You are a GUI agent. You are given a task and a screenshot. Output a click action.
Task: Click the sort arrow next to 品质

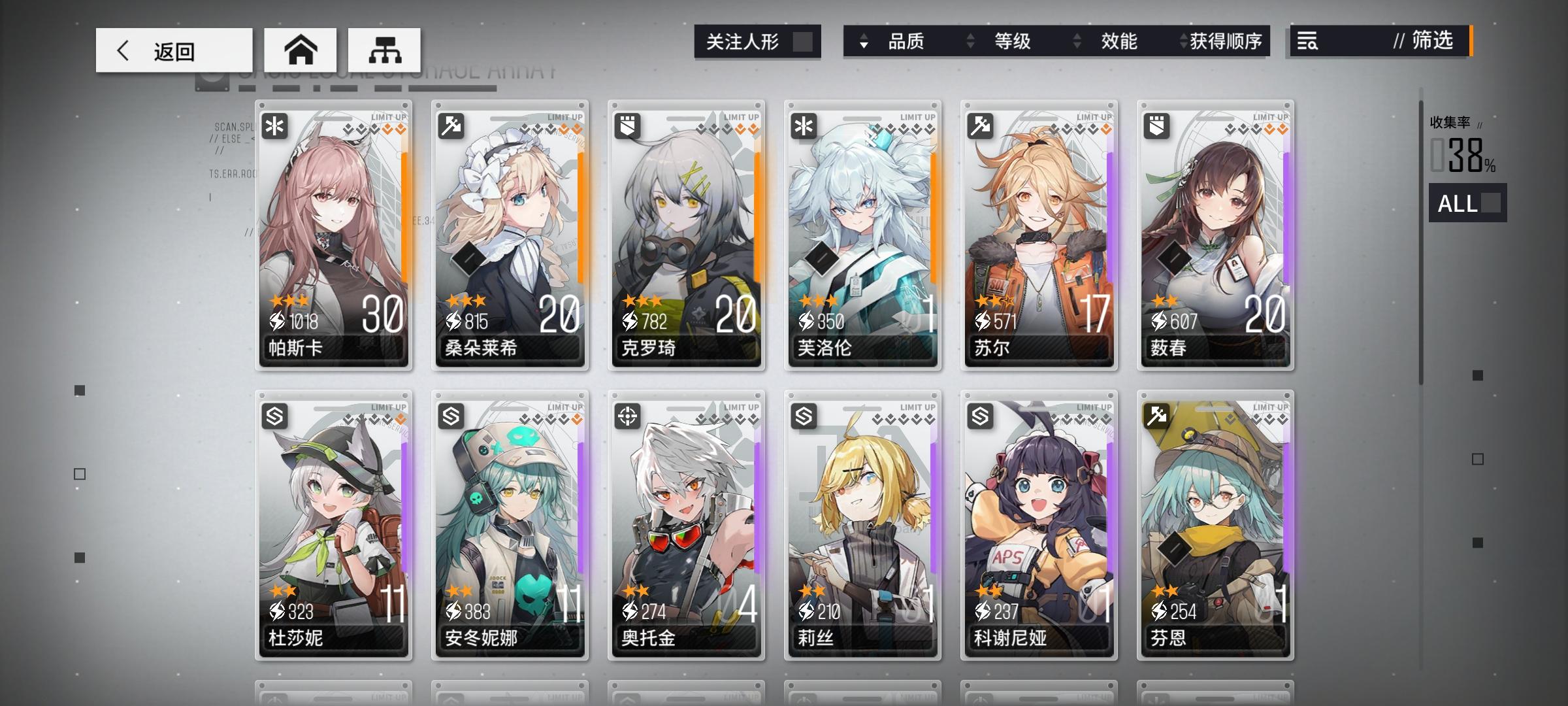864,41
